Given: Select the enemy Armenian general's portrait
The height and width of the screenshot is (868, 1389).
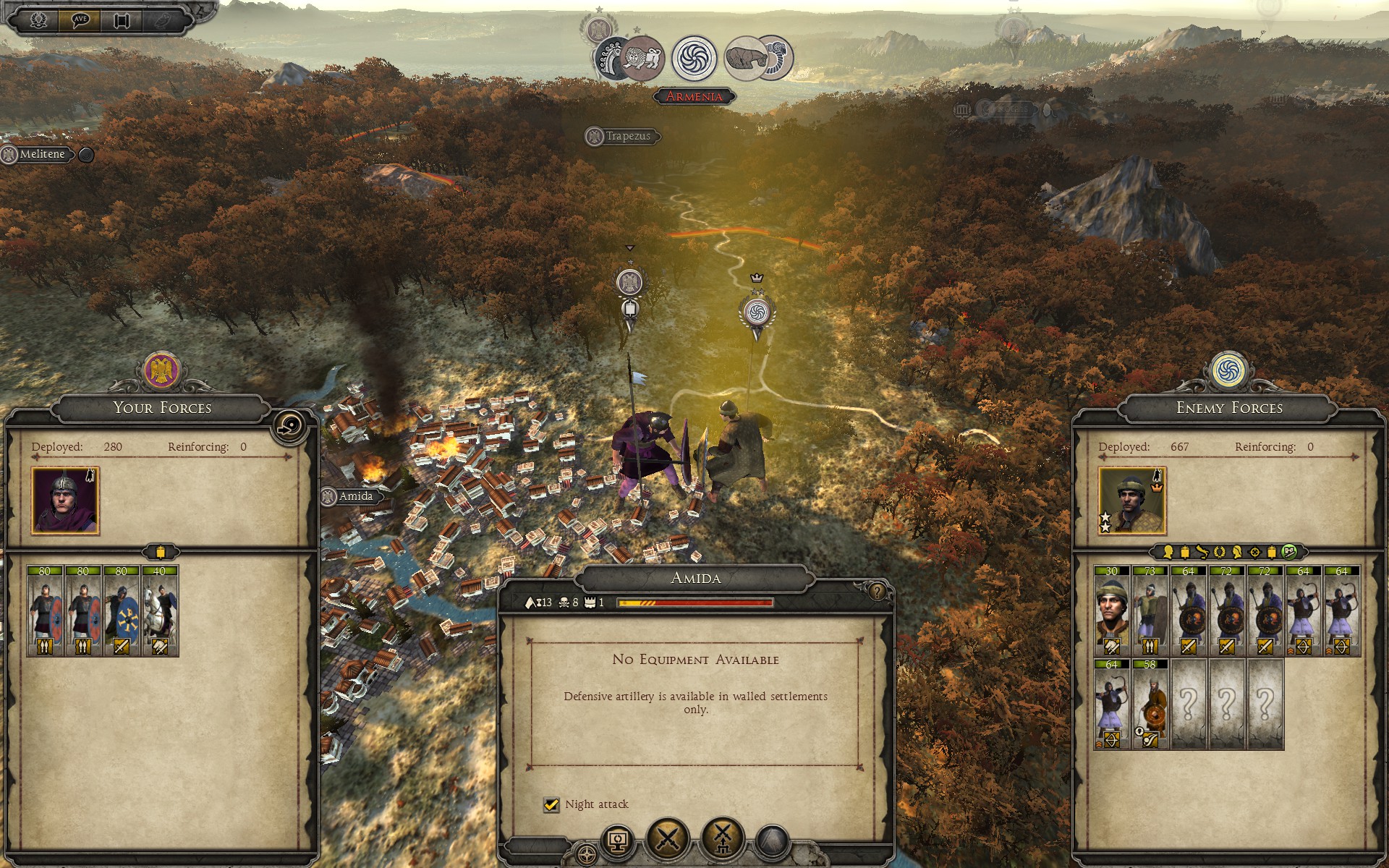Looking at the screenshot, I should (x=1131, y=501).
